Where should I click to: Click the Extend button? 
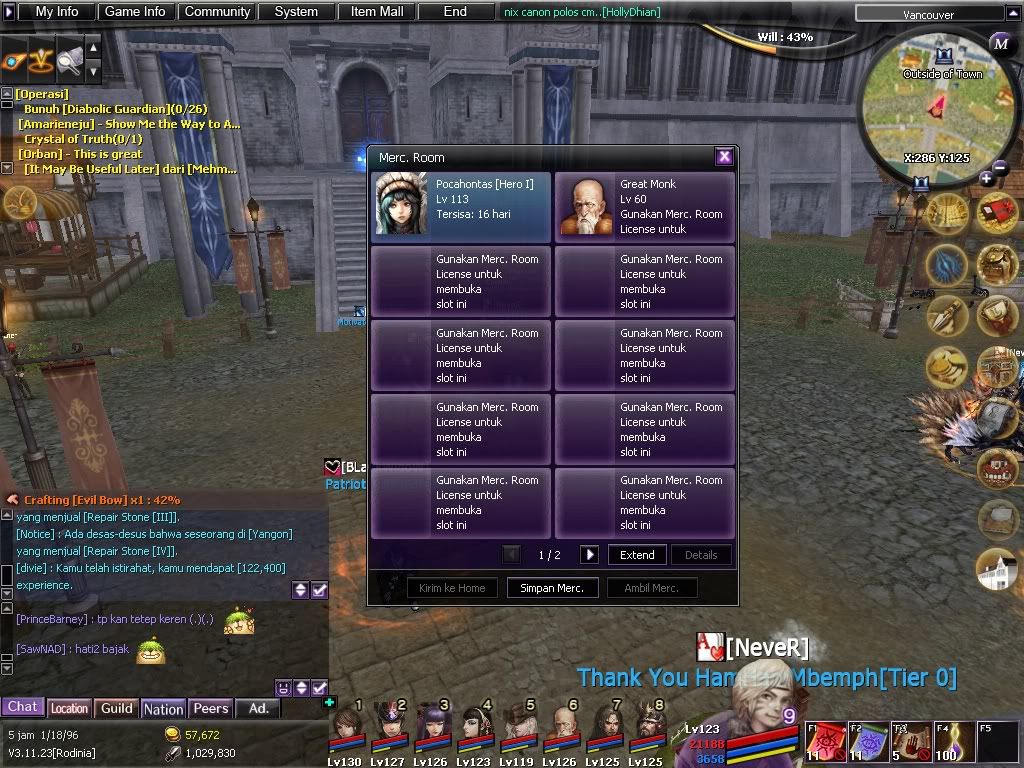coord(637,555)
